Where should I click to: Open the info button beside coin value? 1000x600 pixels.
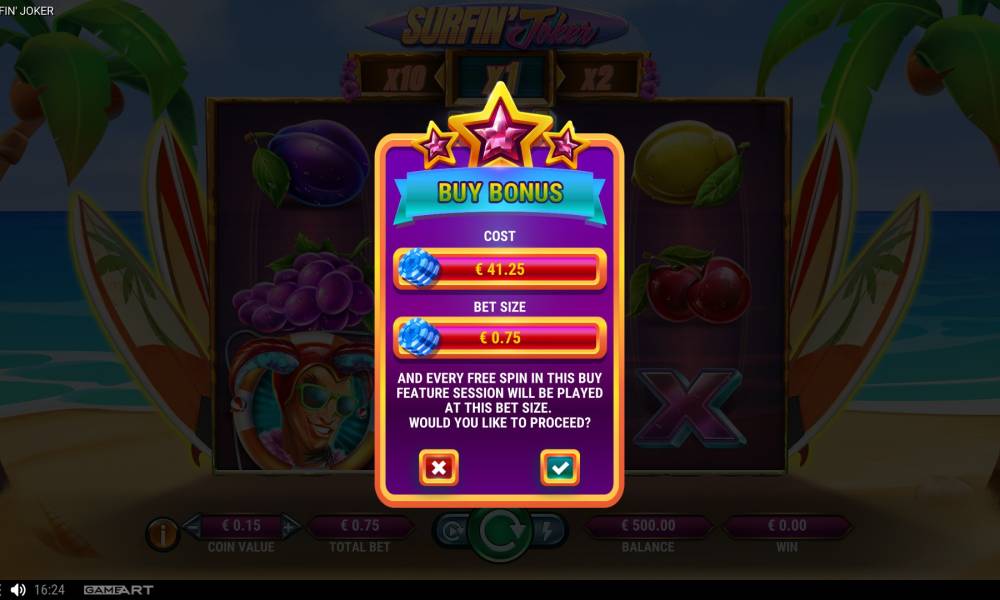coord(162,534)
